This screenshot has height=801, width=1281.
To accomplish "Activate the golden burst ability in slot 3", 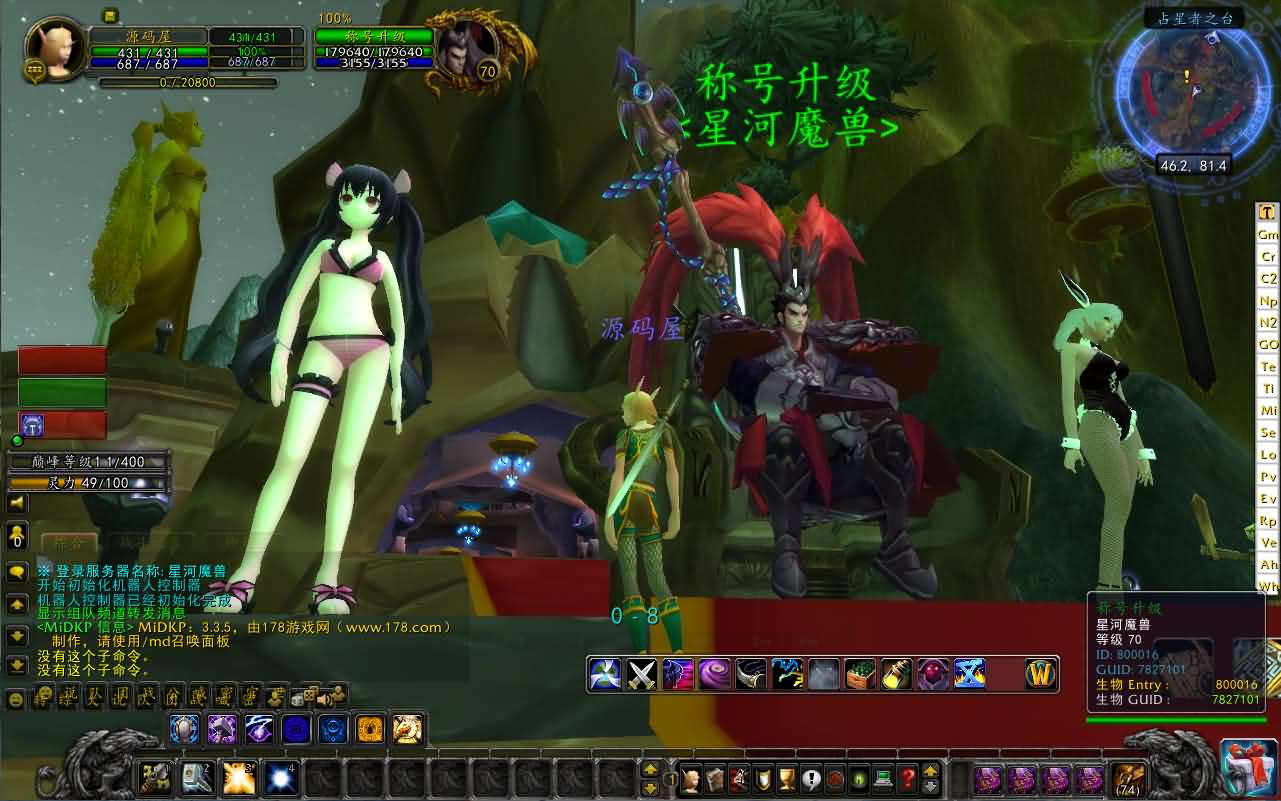I will tap(238, 777).
